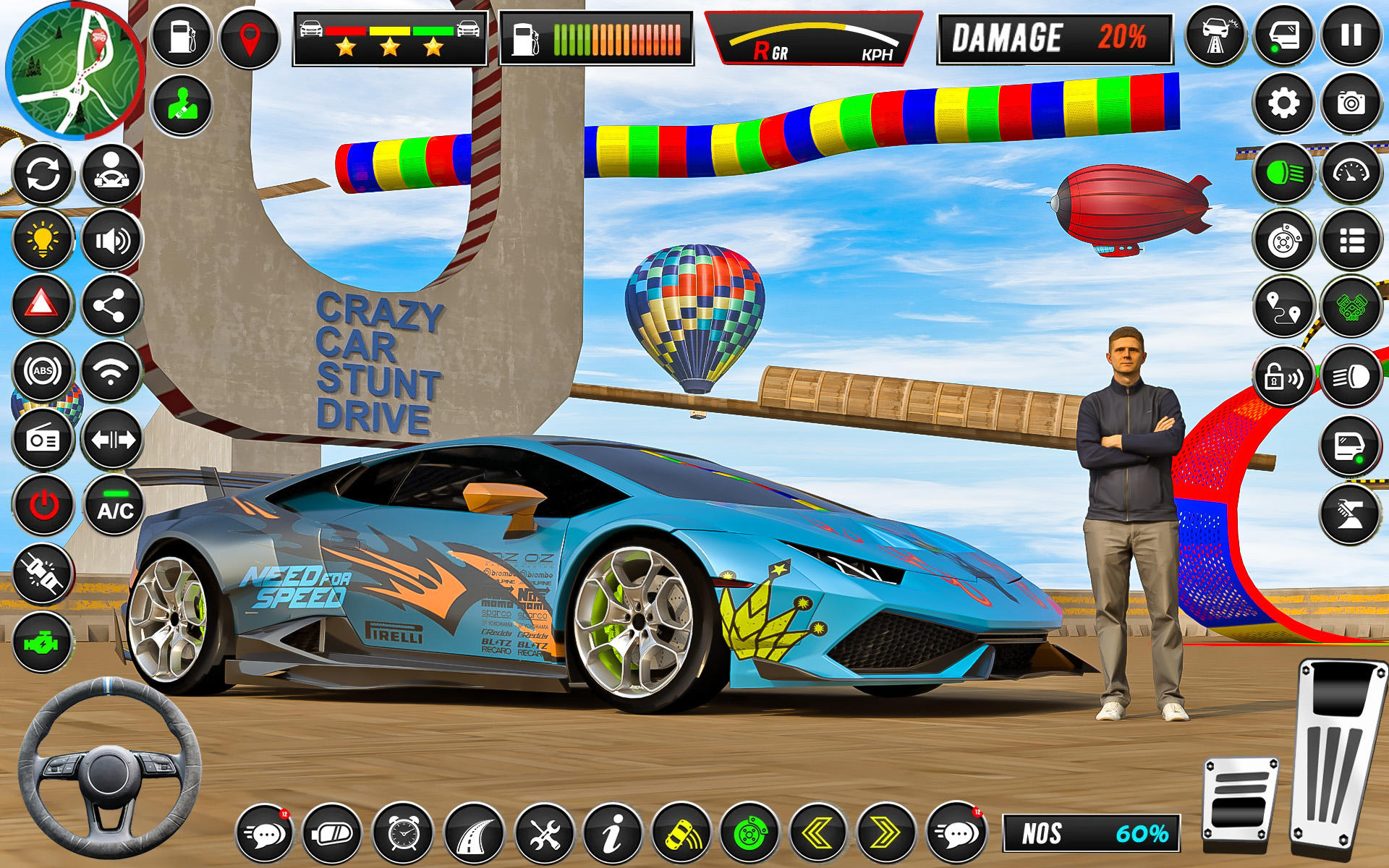Viewport: 1389px width, 868px height.
Task: Click the green engine diagnostics icon
Action: tap(41, 639)
